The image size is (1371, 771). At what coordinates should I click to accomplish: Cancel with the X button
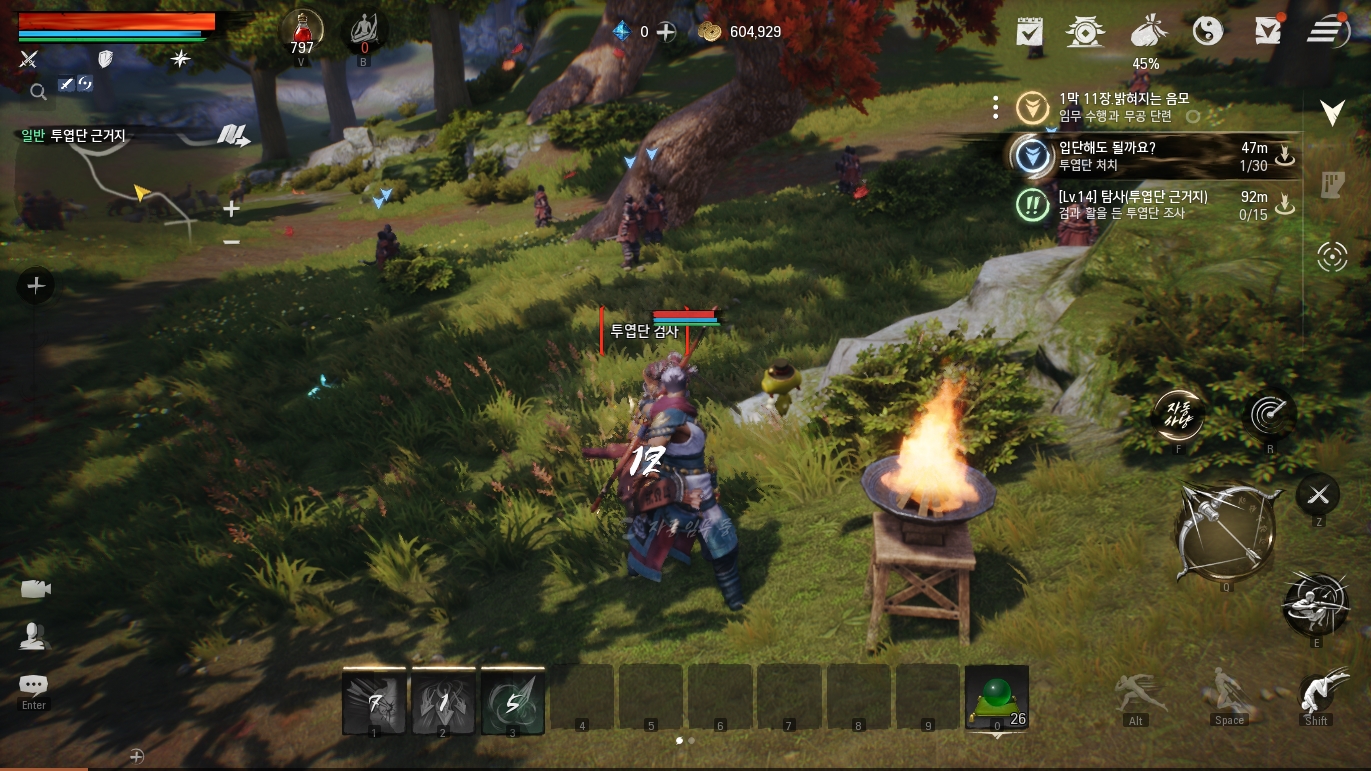pyautogui.click(x=1318, y=494)
